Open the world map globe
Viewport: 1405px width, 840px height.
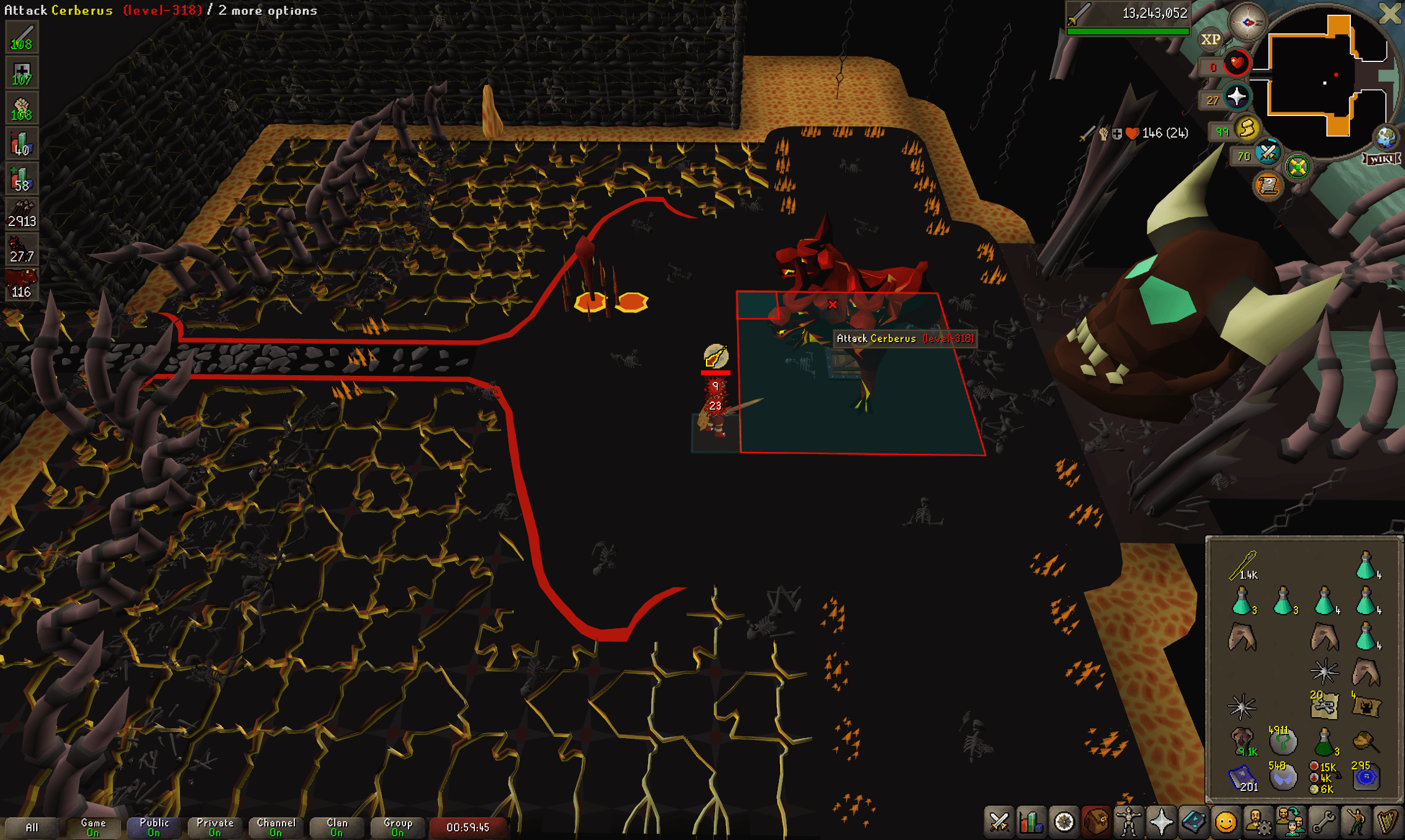[1385, 138]
